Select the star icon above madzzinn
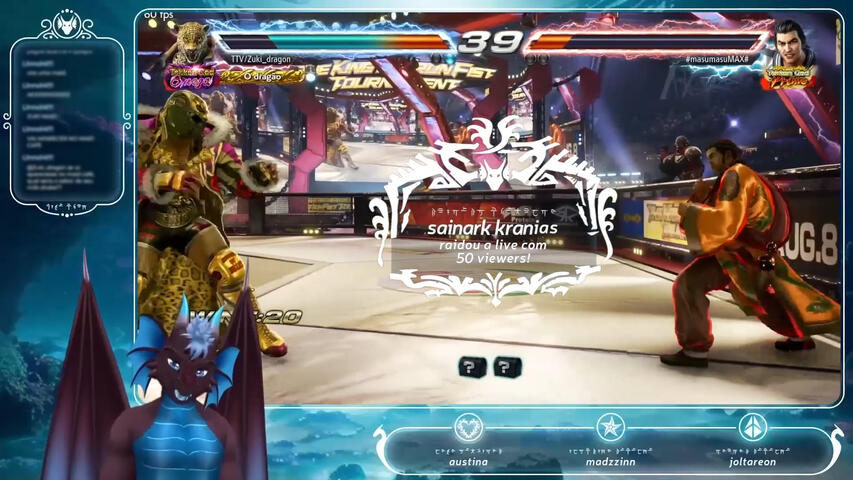853x480 pixels. click(610, 428)
